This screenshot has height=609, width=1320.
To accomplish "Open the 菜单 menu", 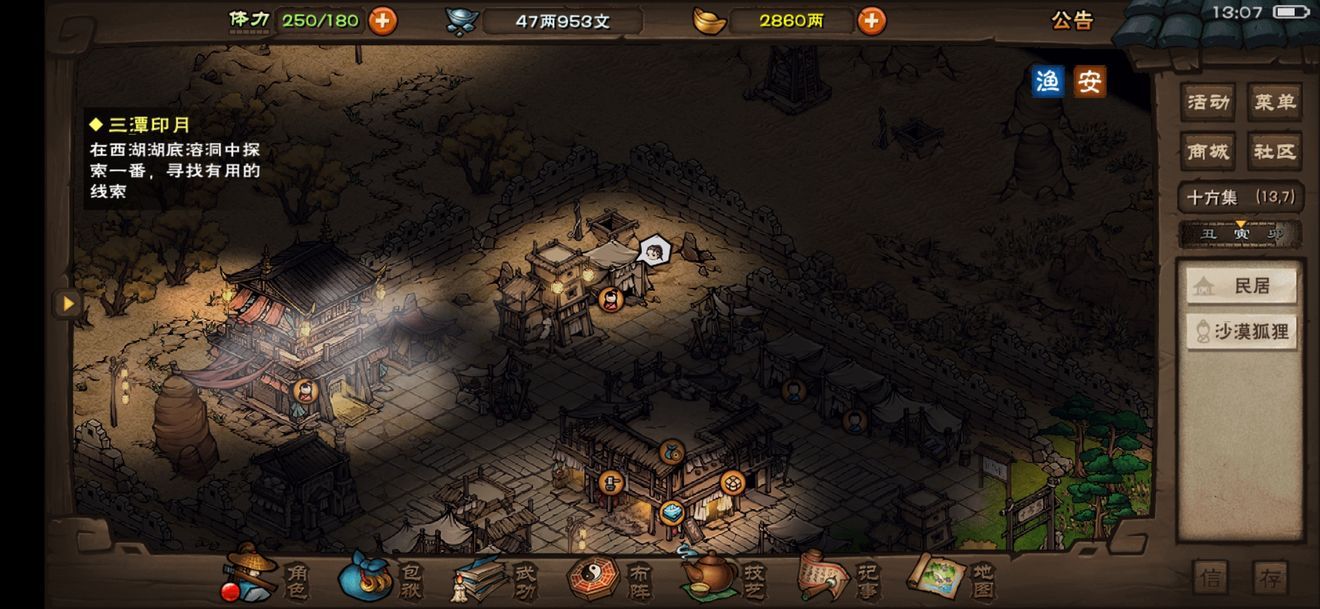I will point(1274,102).
